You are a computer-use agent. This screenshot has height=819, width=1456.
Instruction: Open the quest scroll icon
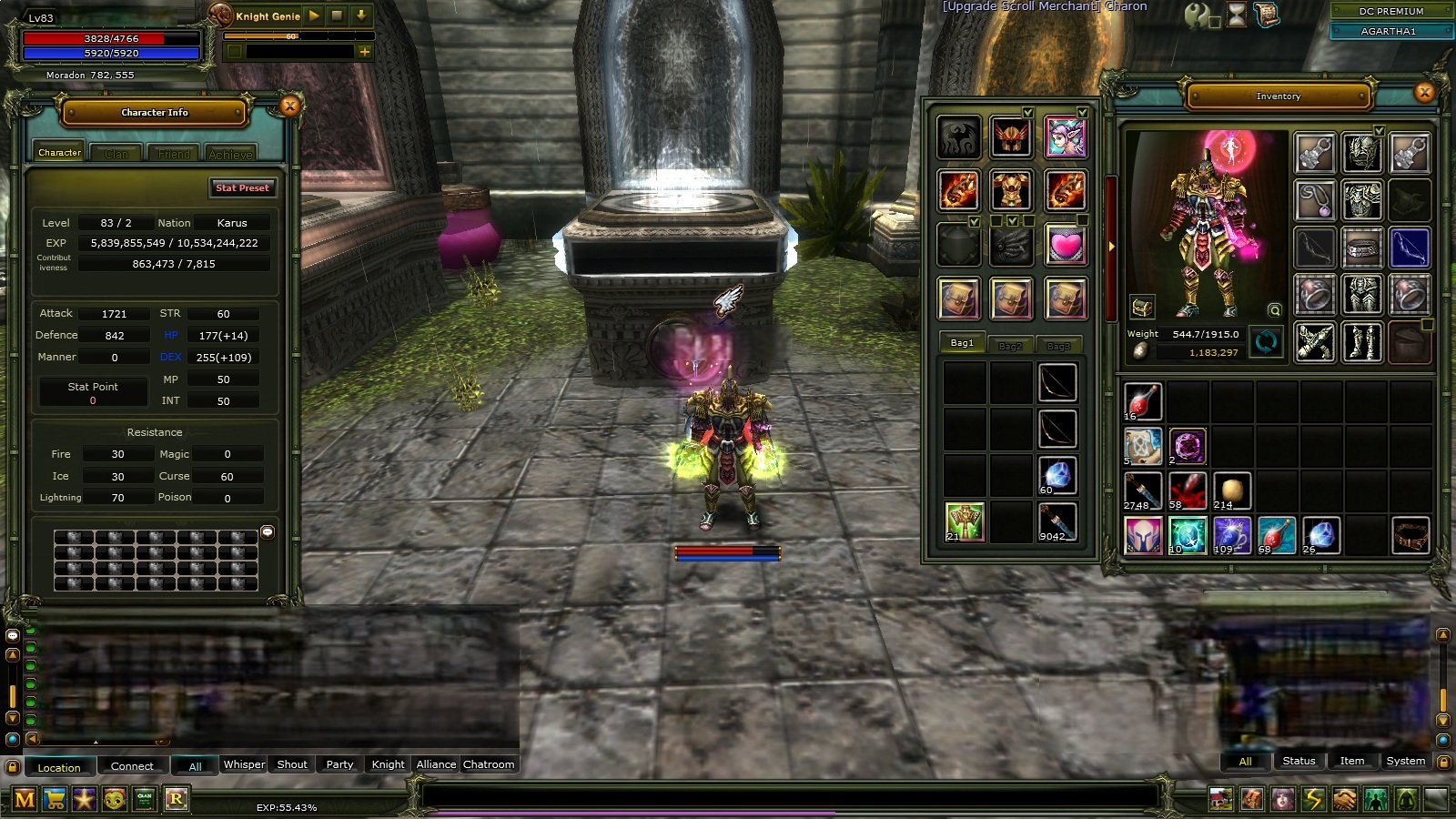coord(1266,15)
